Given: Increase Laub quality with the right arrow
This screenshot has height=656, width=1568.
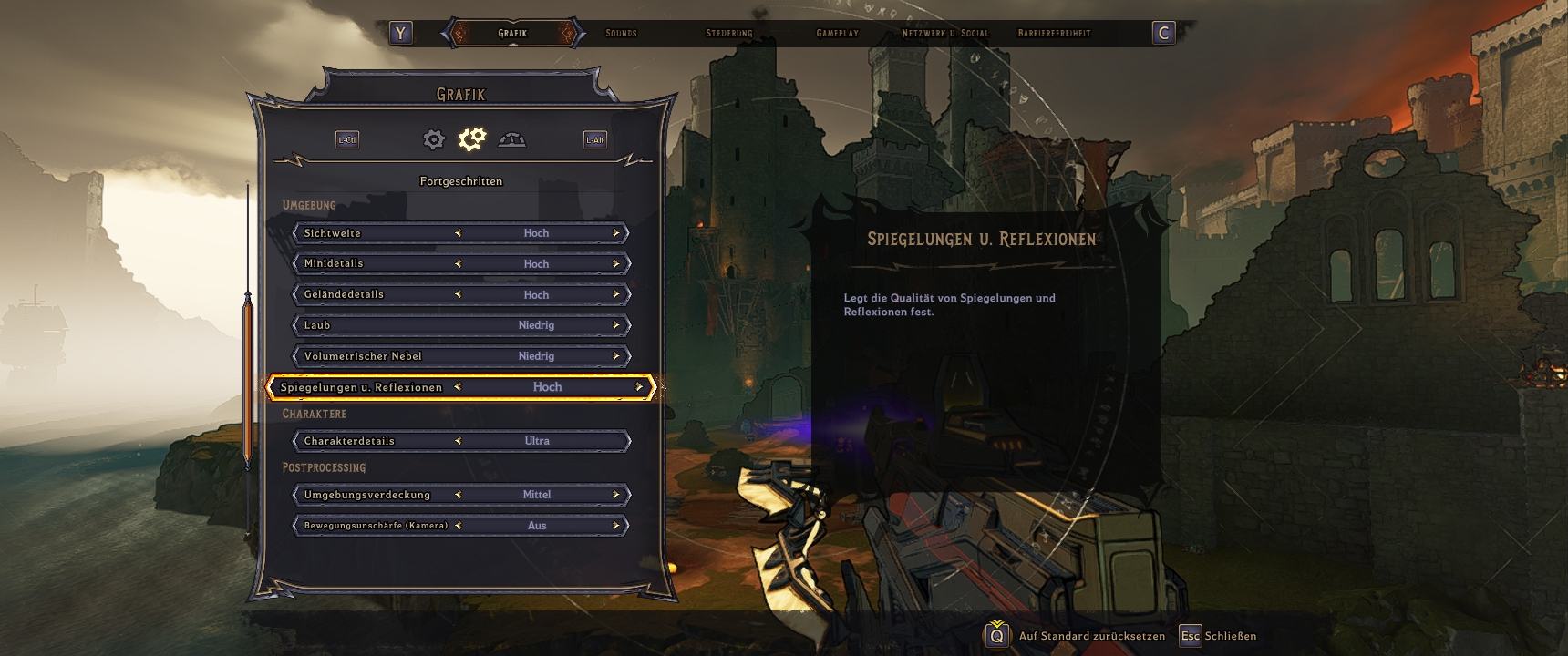Looking at the screenshot, I should point(616,325).
